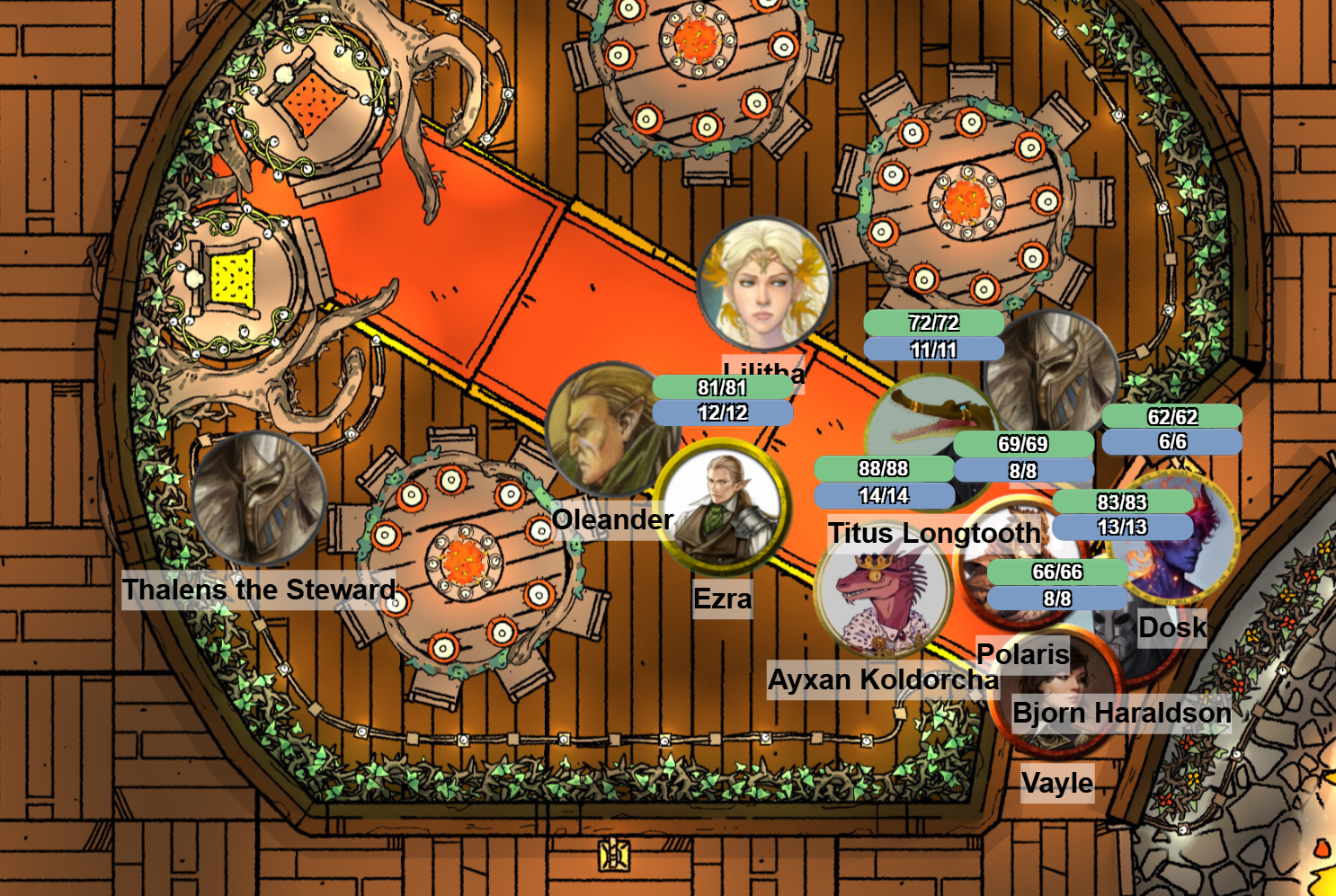
Task: Select the Lilitha blonde elf token
Action: [764, 284]
